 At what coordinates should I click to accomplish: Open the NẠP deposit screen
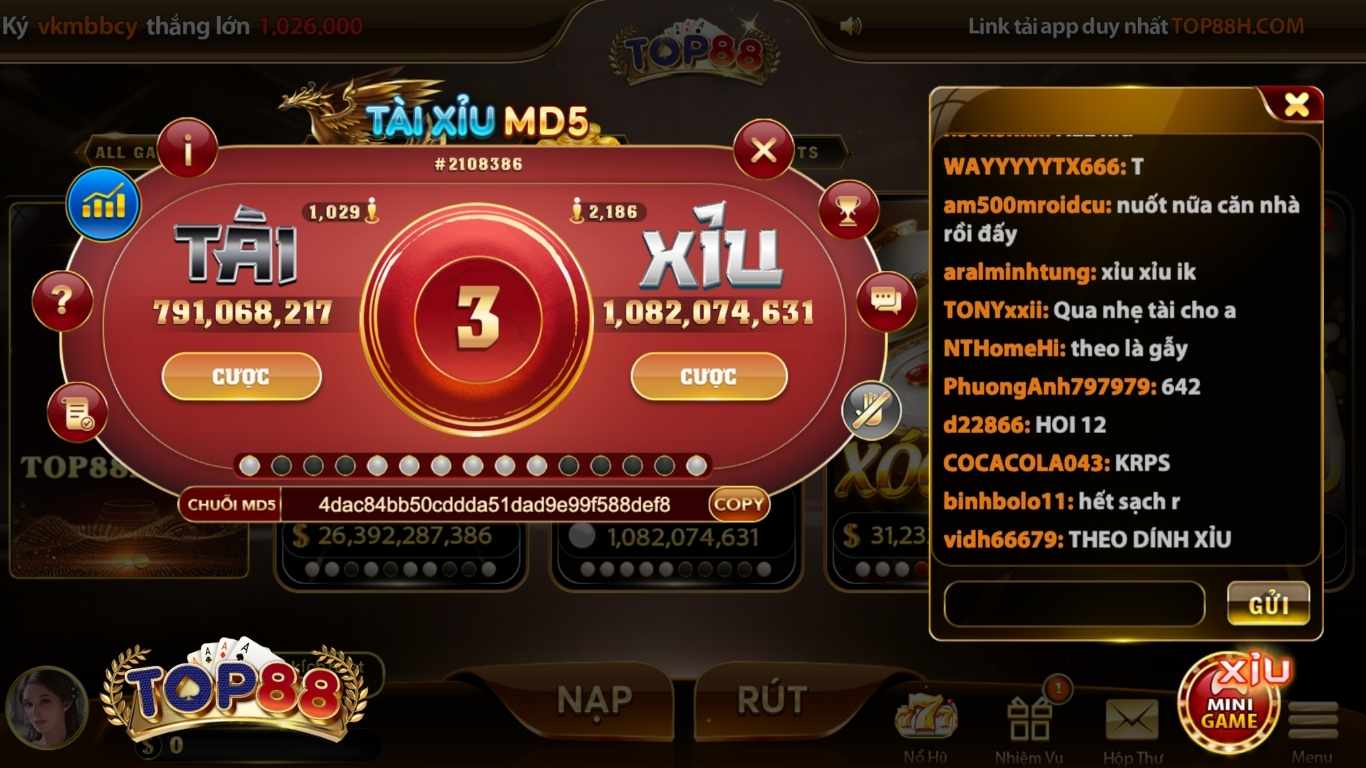pyautogui.click(x=594, y=700)
